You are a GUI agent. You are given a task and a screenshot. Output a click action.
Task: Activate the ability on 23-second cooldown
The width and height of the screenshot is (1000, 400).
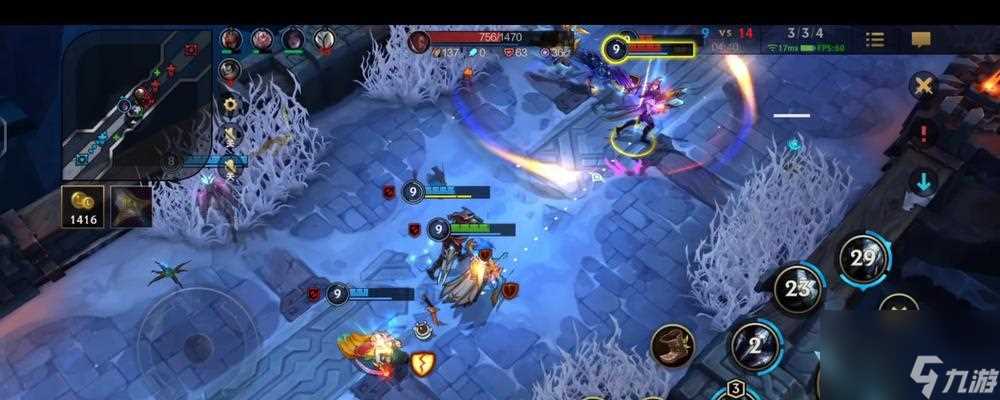tap(798, 288)
